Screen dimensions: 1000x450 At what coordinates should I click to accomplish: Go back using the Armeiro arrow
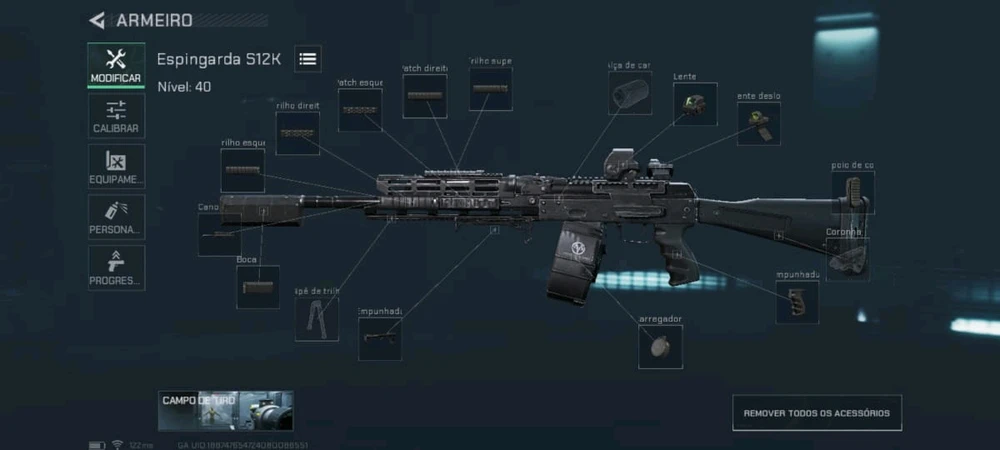click(97, 20)
